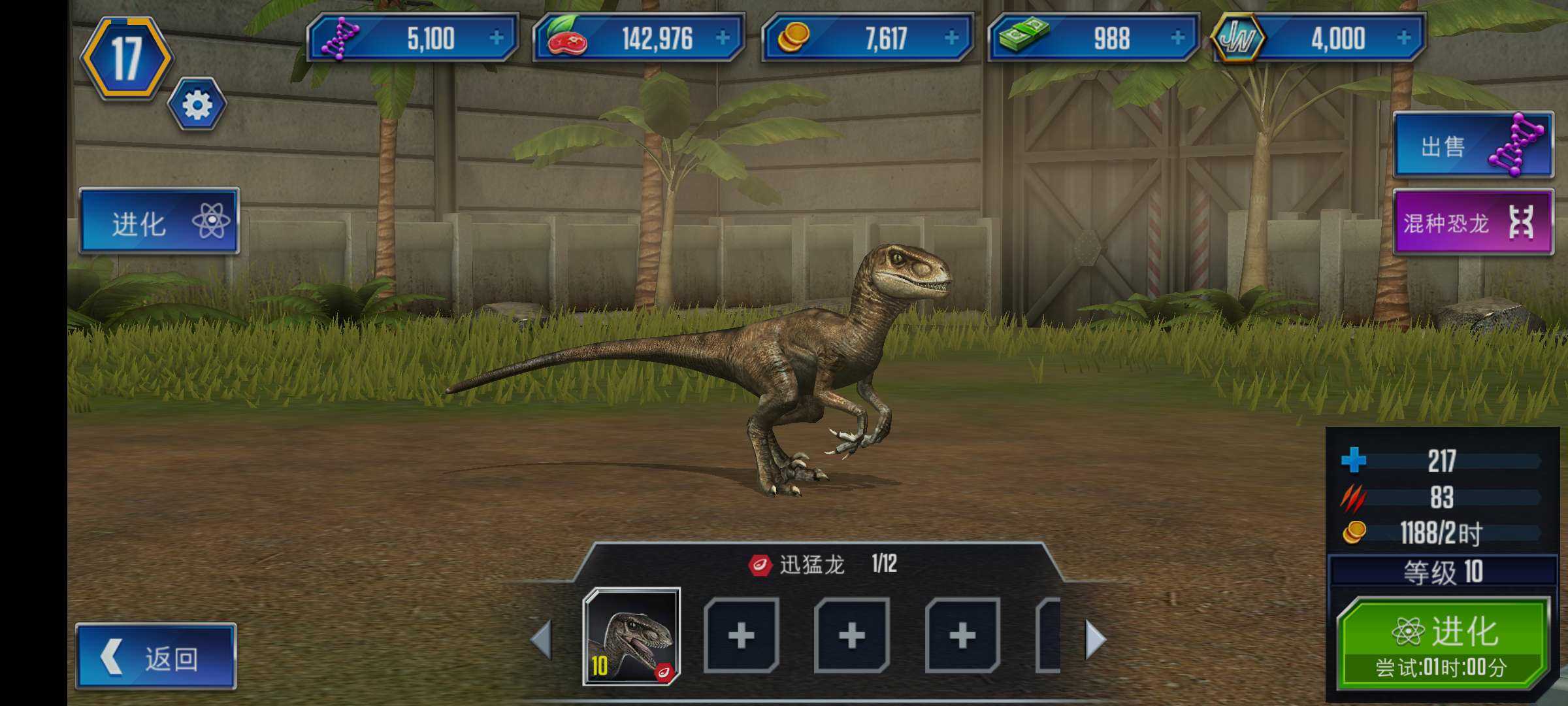Add more food with plus button
The image size is (1568, 706).
click(x=723, y=38)
